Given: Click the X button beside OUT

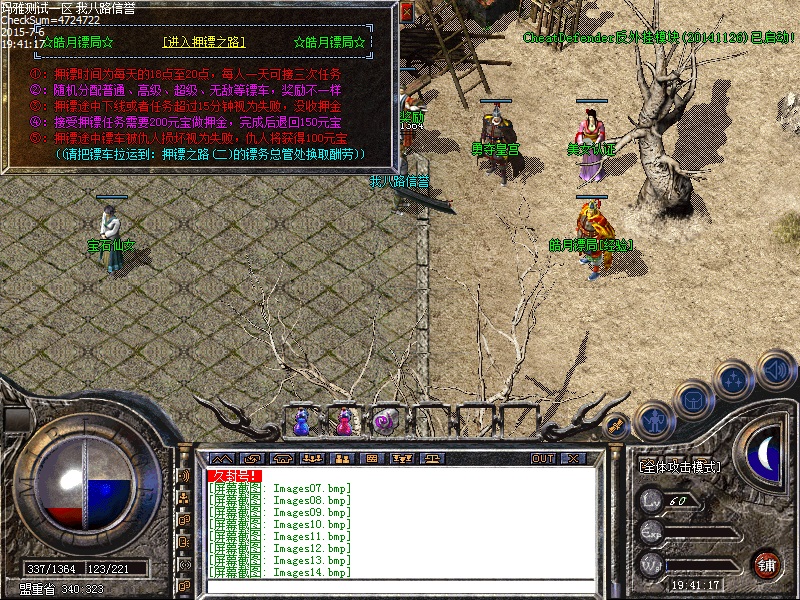Looking at the screenshot, I should tap(572, 459).
